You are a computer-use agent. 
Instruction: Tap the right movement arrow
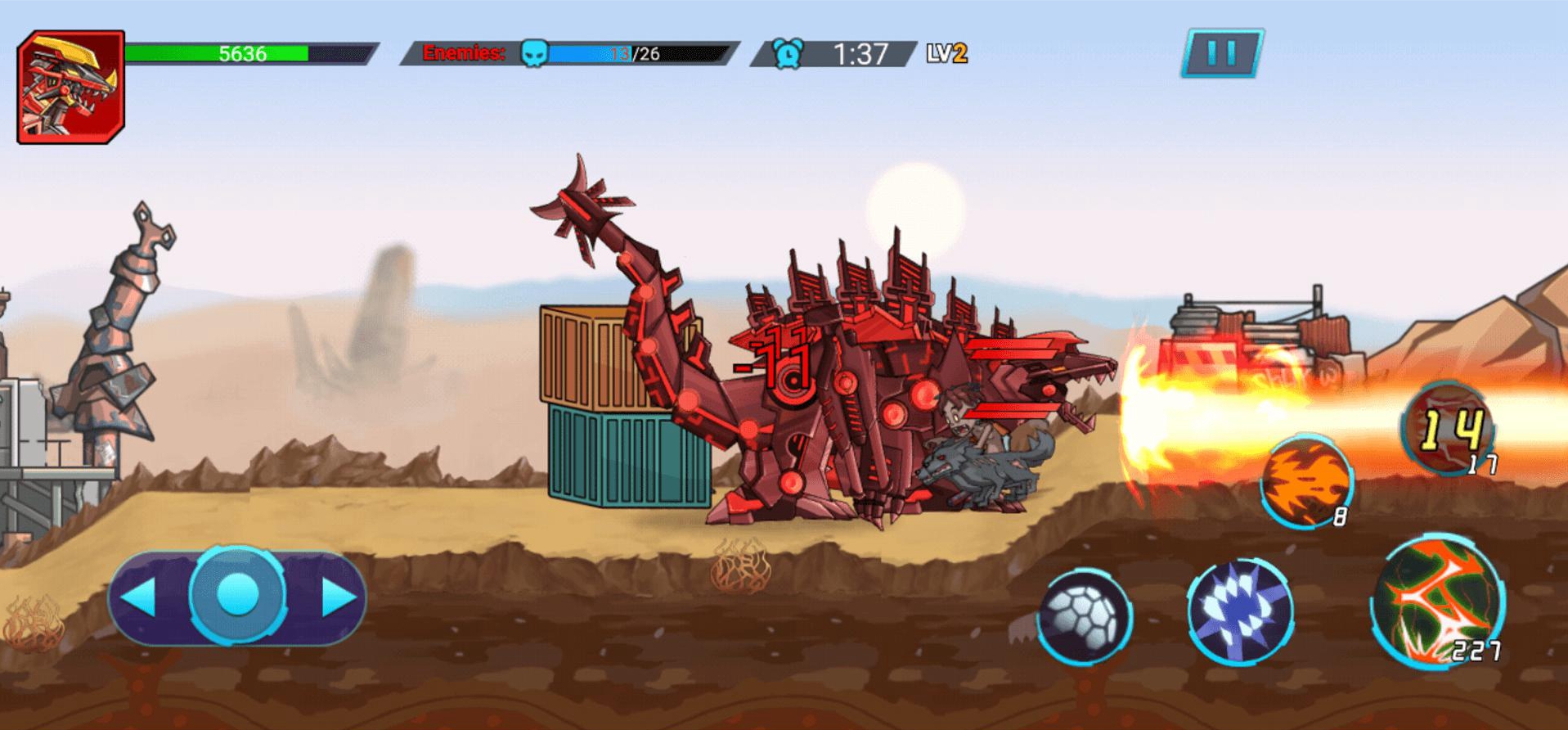coord(338,597)
